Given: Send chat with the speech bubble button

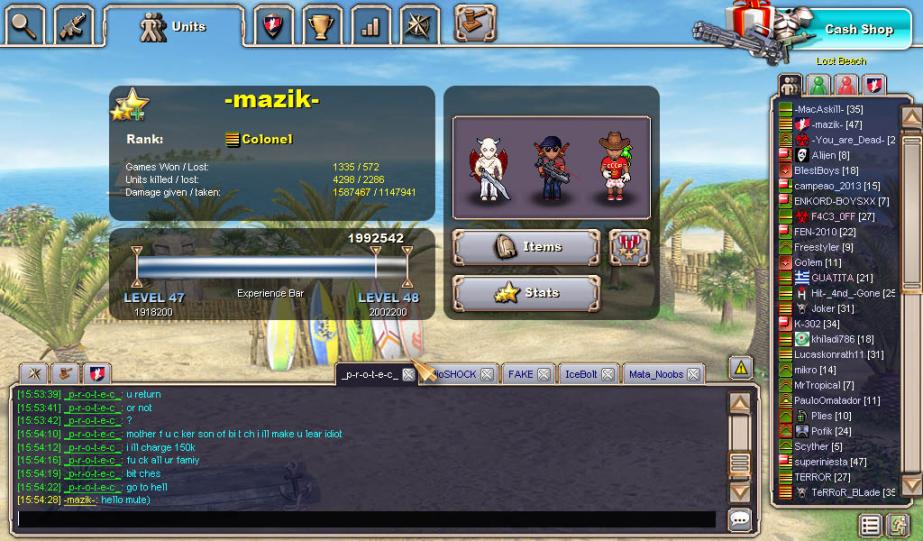Looking at the screenshot, I should [740, 519].
